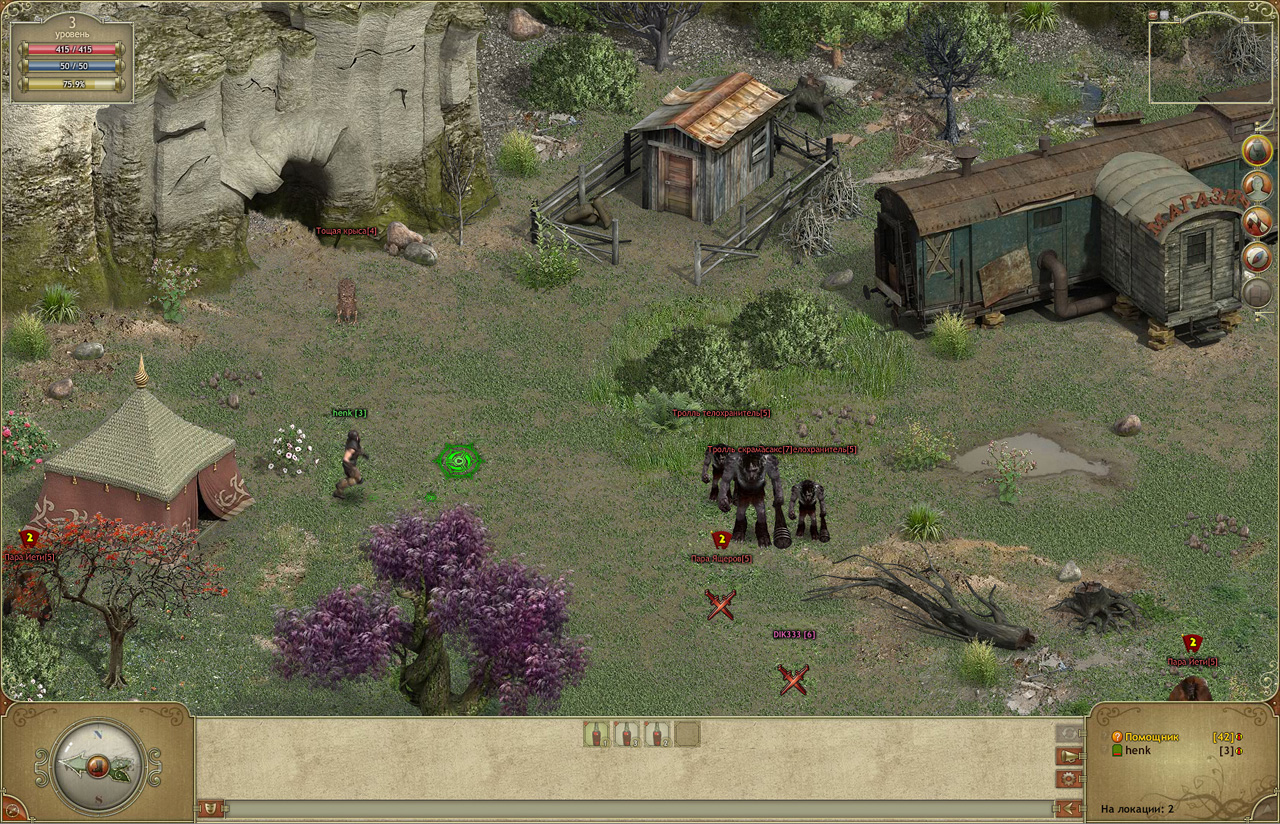Click the megaphone chat button
This screenshot has height=824, width=1280.
pyautogui.click(x=1068, y=756)
